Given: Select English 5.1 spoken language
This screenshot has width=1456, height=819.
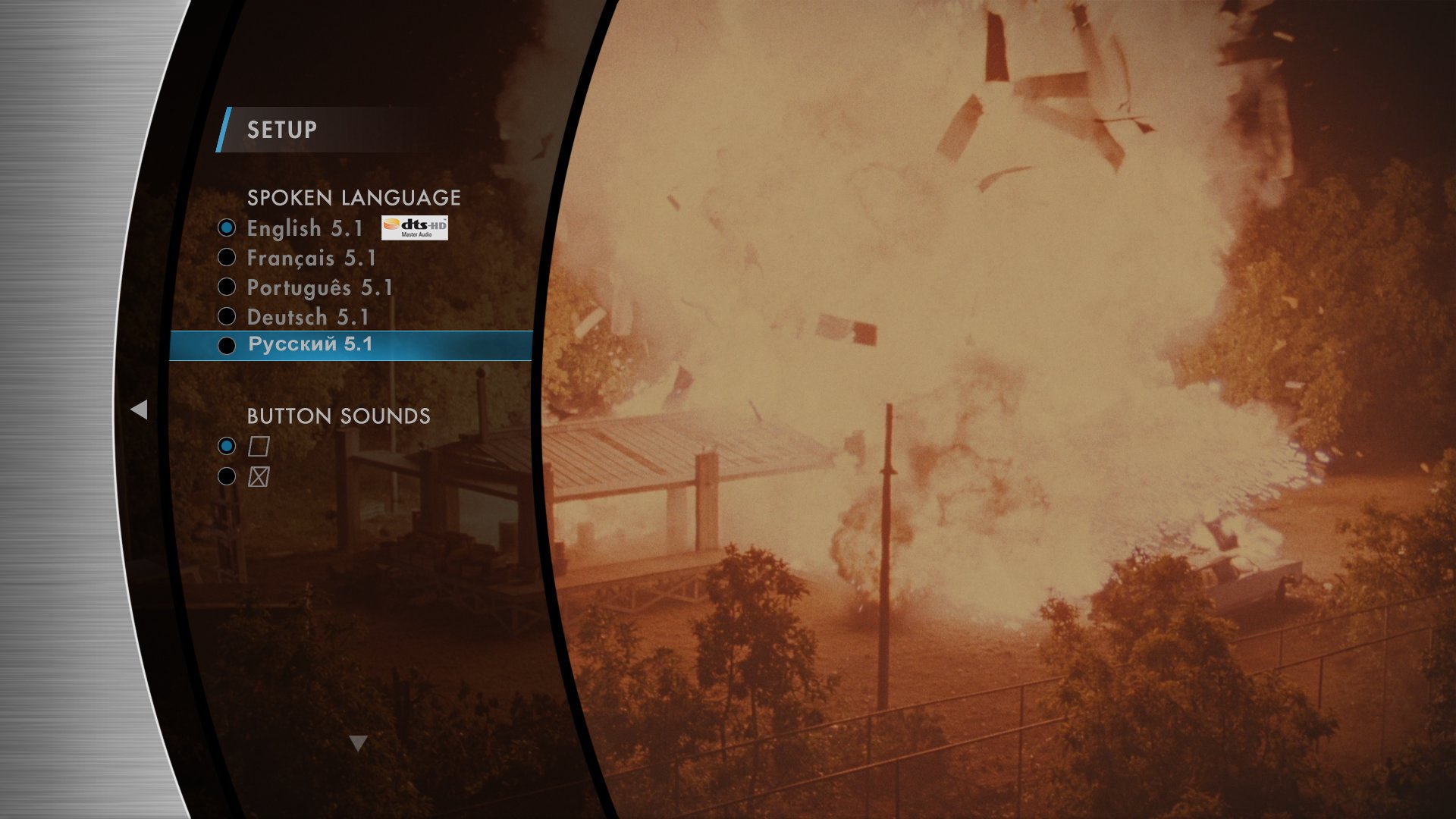Looking at the screenshot, I should 305,228.
